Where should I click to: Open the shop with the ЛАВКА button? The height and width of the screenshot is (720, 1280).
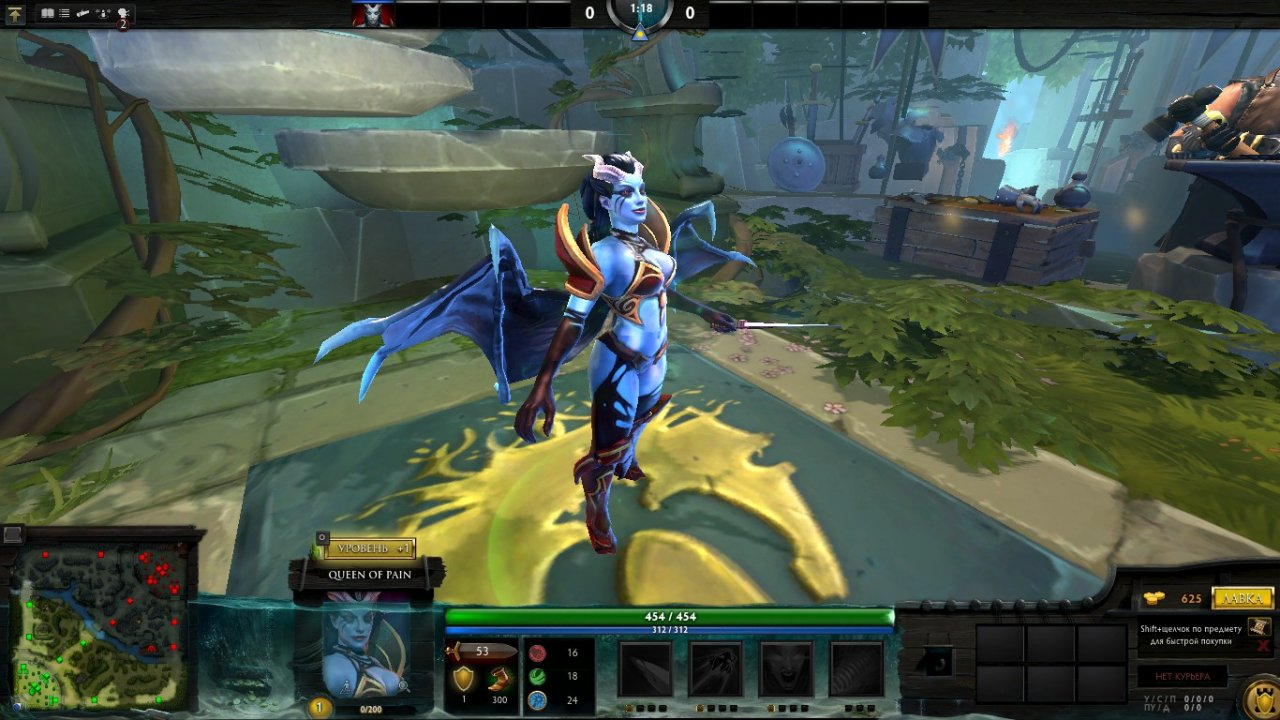point(1243,598)
